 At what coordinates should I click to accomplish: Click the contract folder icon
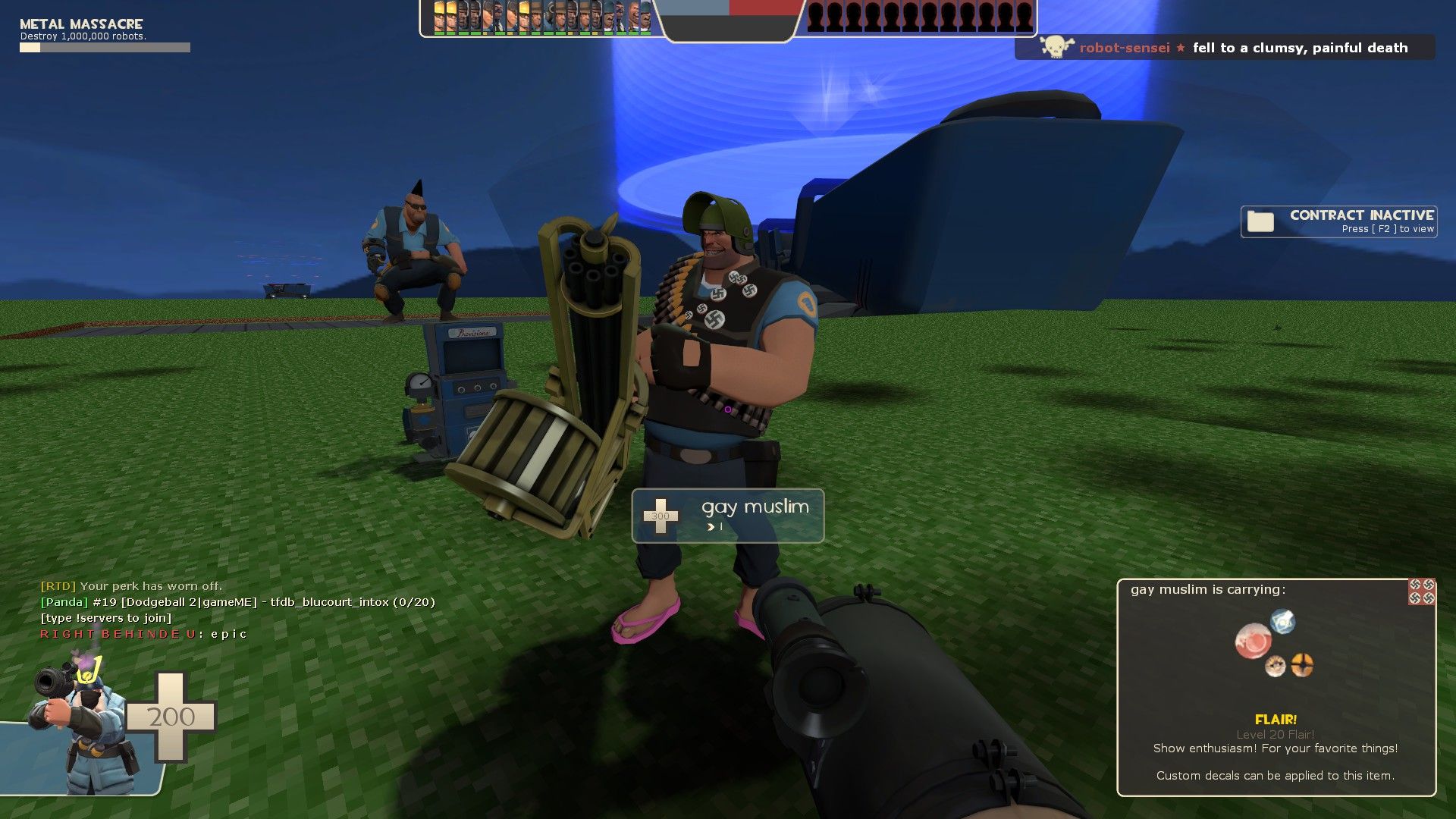[x=1260, y=221]
